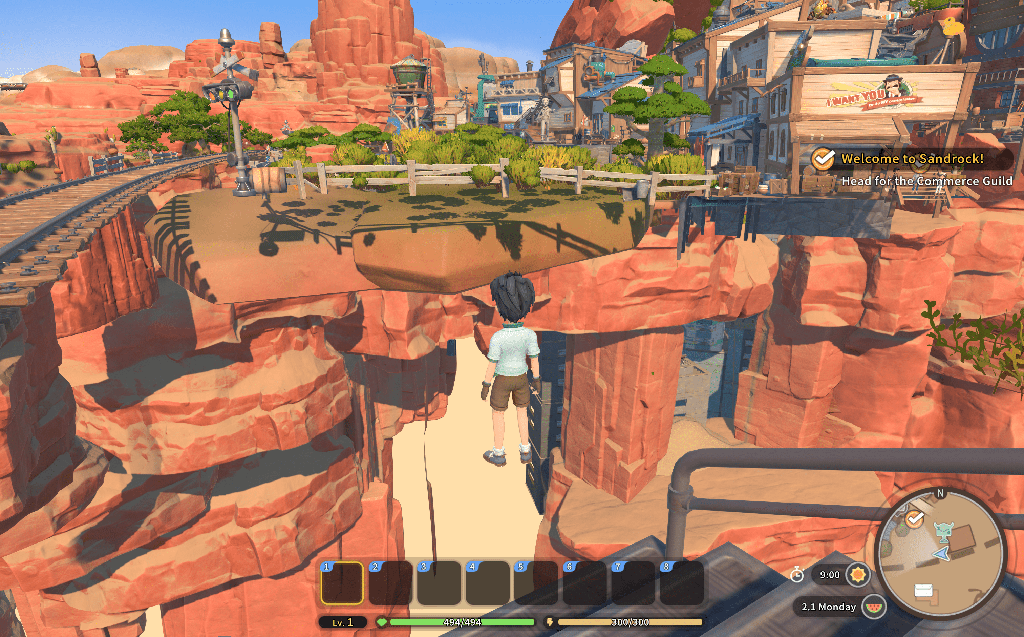The height and width of the screenshot is (637, 1024).
Task: Choose hotbar slot number 8
Action: coord(681,583)
